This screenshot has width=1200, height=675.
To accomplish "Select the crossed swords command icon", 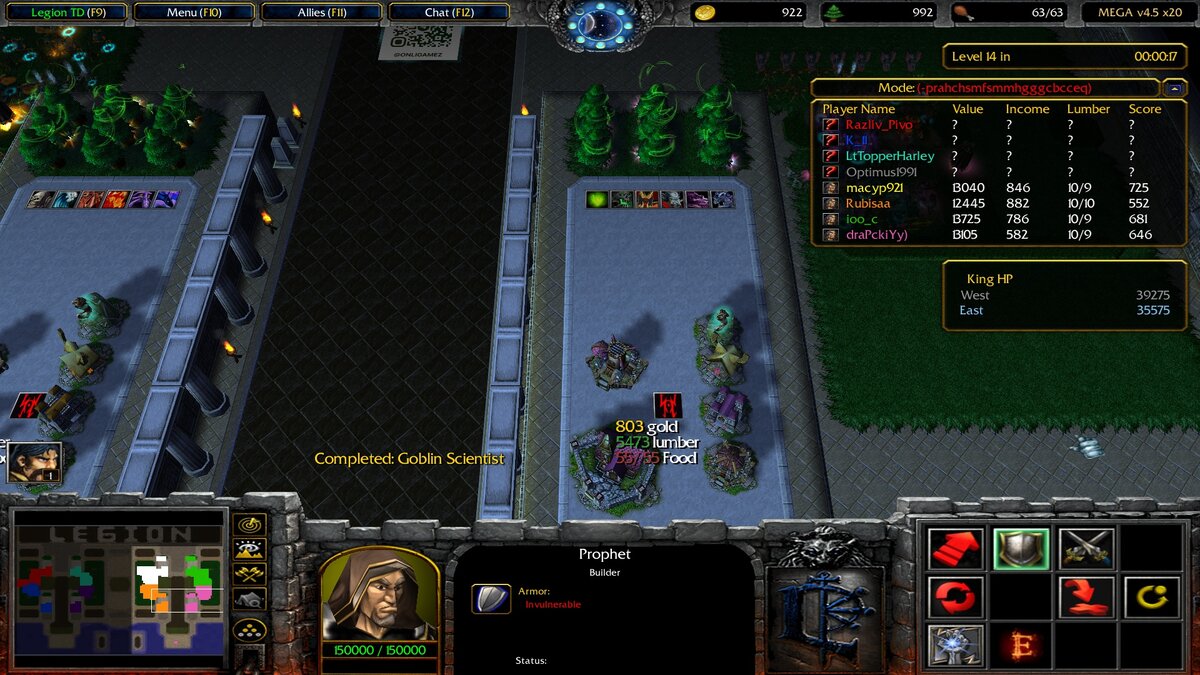I will pos(1086,549).
